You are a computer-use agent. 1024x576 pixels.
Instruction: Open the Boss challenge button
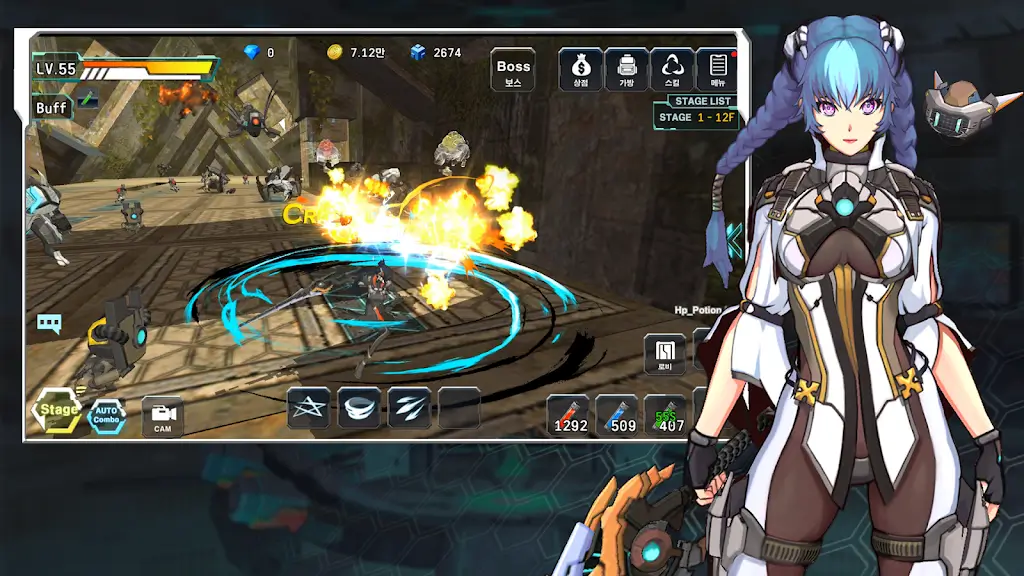pos(513,70)
